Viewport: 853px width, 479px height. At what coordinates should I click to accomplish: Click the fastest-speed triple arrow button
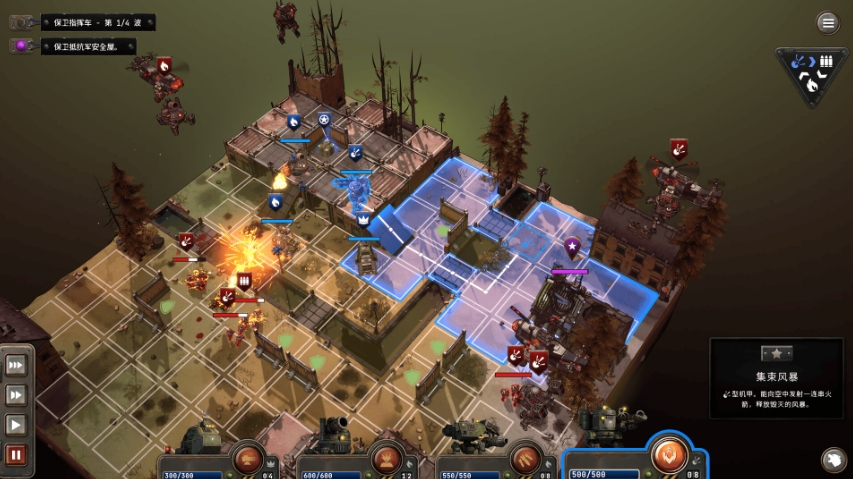coord(16,365)
